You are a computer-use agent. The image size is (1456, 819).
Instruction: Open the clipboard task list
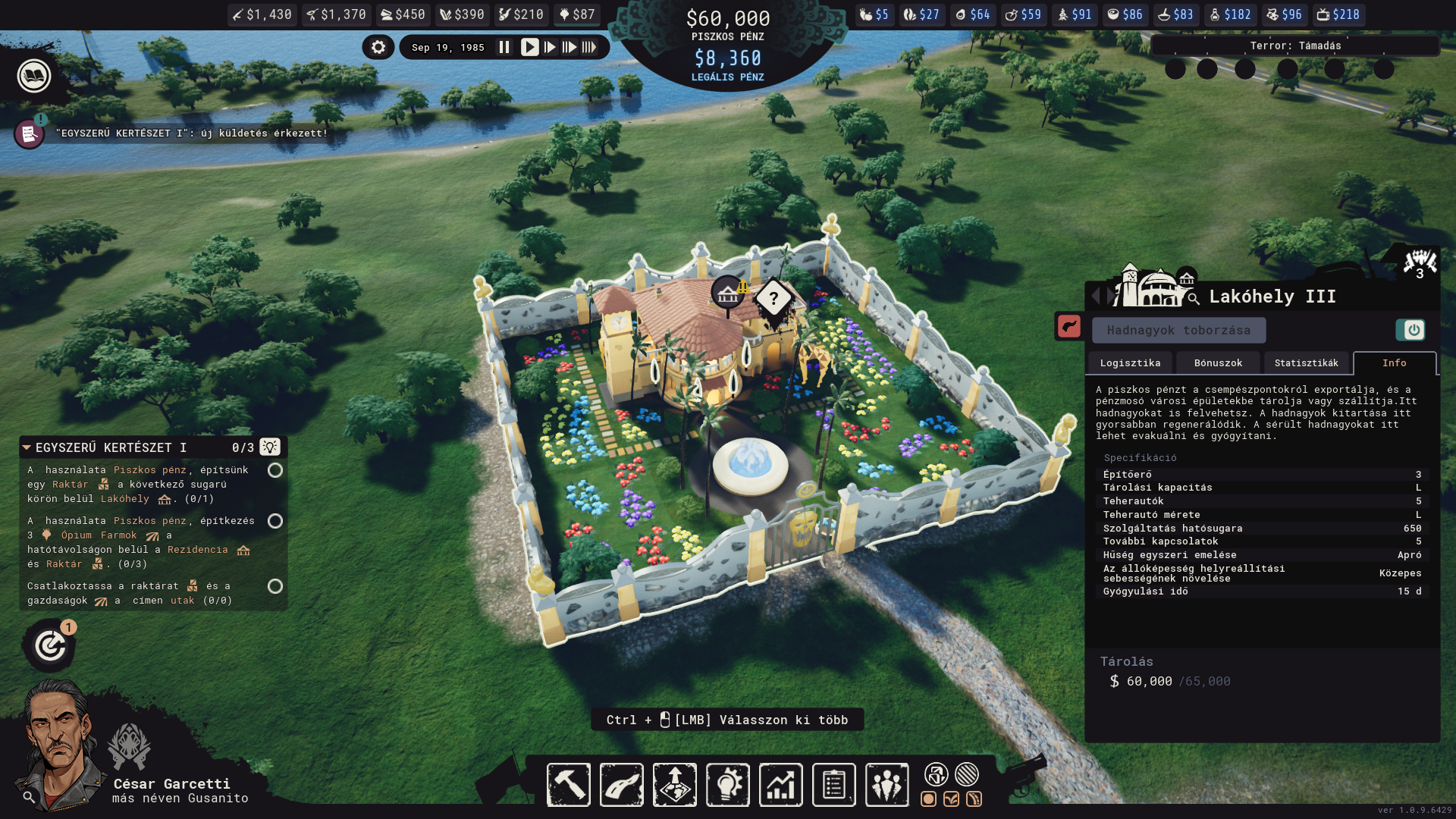[x=834, y=785]
